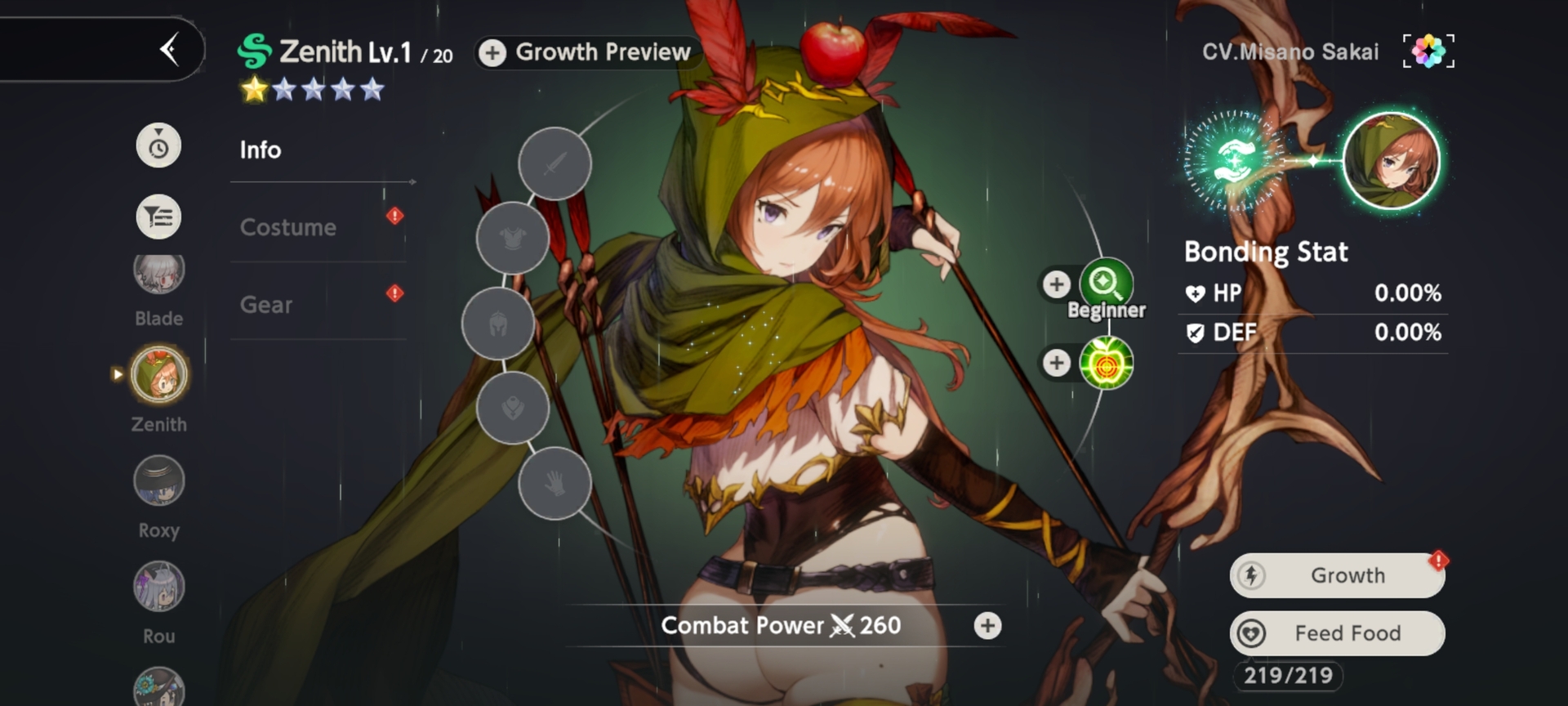
Task: Open the Growth menu
Action: [1338, 575]
